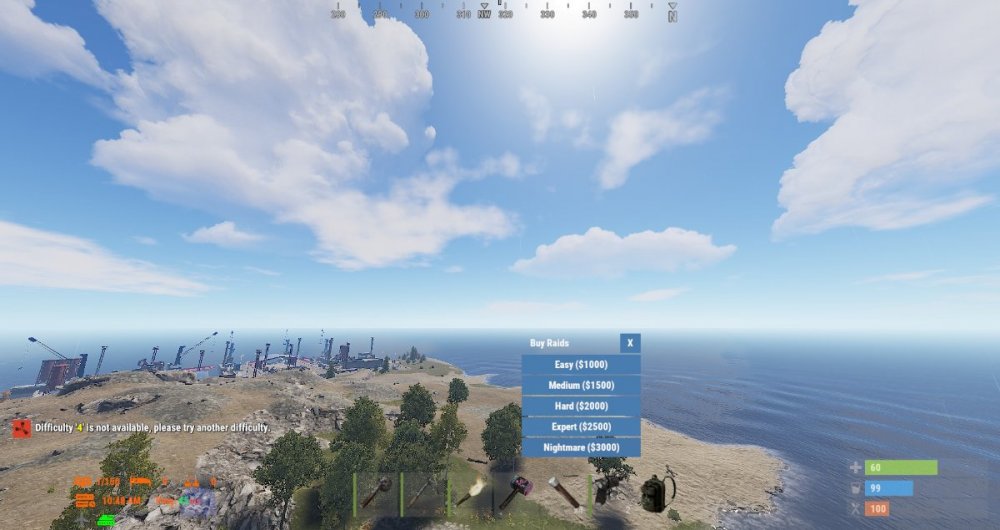Choose the Medium ($1500) raid
The image size is (1000, 530).
(581, 386)
